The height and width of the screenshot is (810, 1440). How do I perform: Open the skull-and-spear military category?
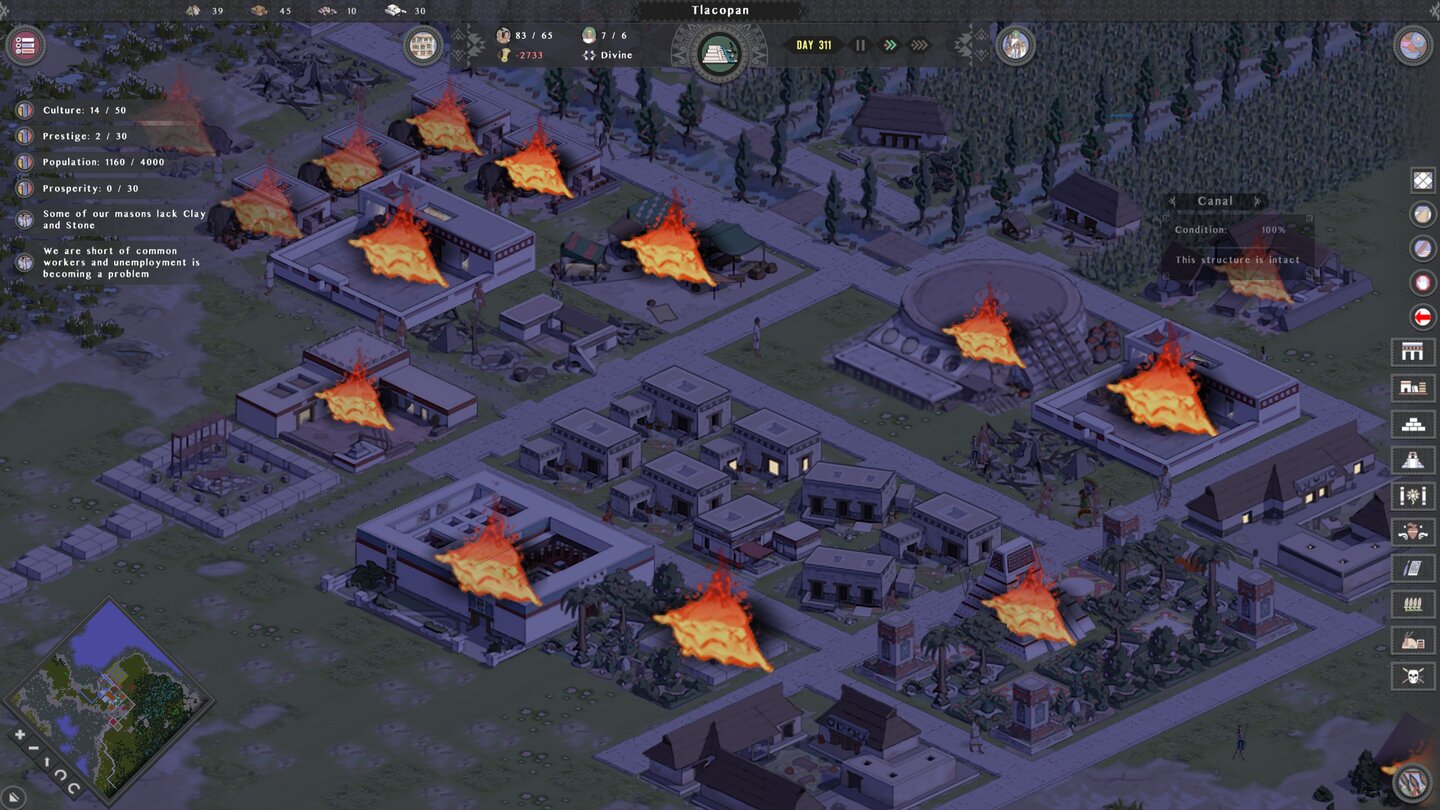point(1413,675)
